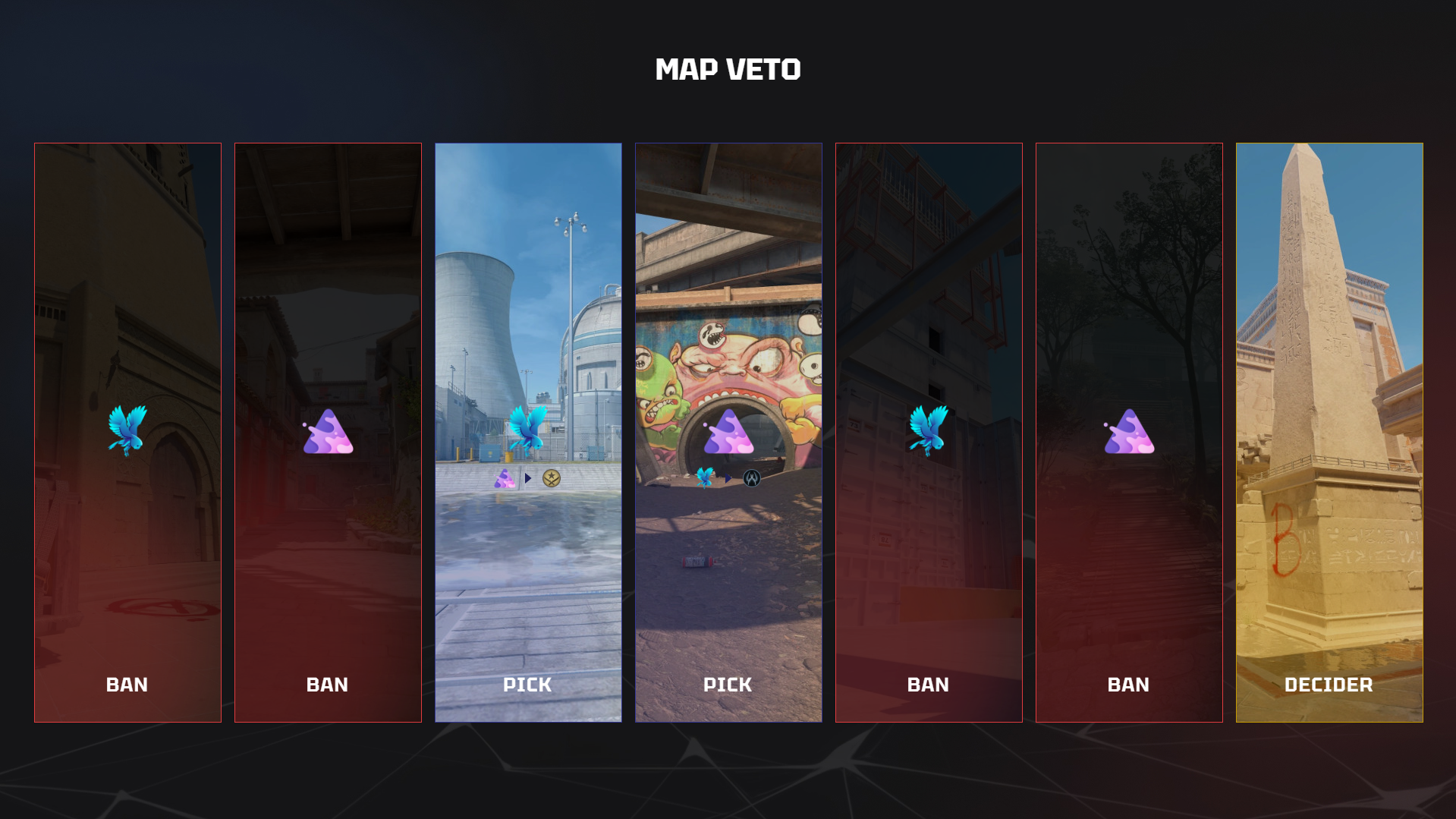Click the MAP VETO heading
The width and height of the screenshot is (1456, 819).
[728, 69]
